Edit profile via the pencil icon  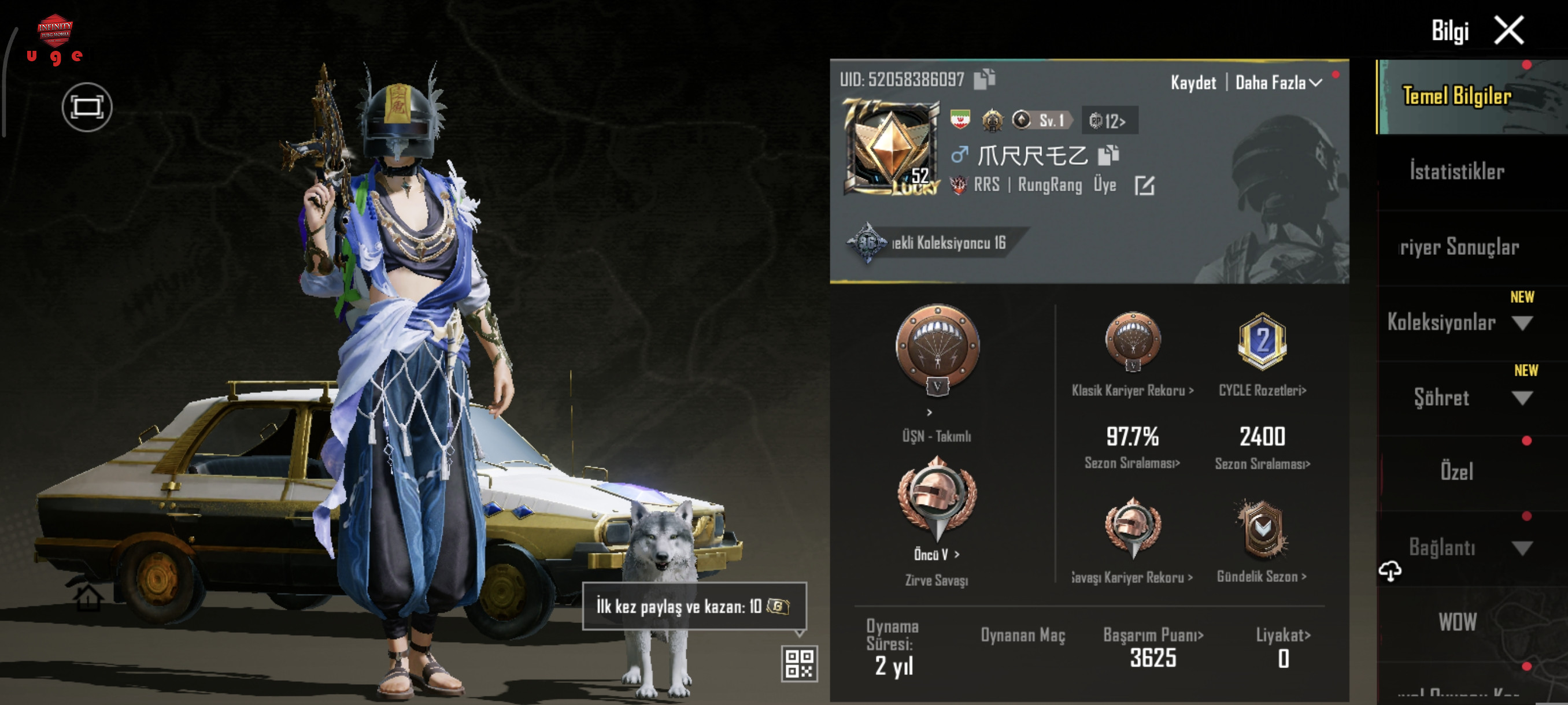pyautogui.click(x=1144, y=185)
